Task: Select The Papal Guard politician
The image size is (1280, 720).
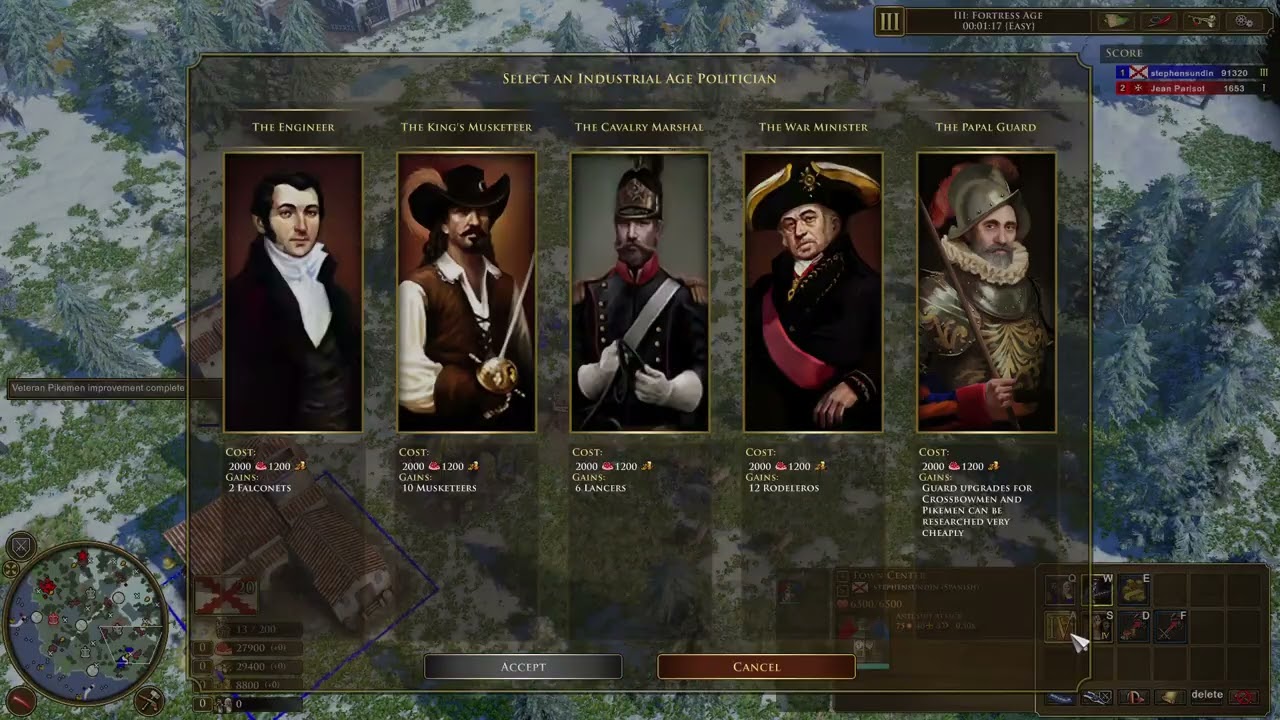Action: pos(986,292)
